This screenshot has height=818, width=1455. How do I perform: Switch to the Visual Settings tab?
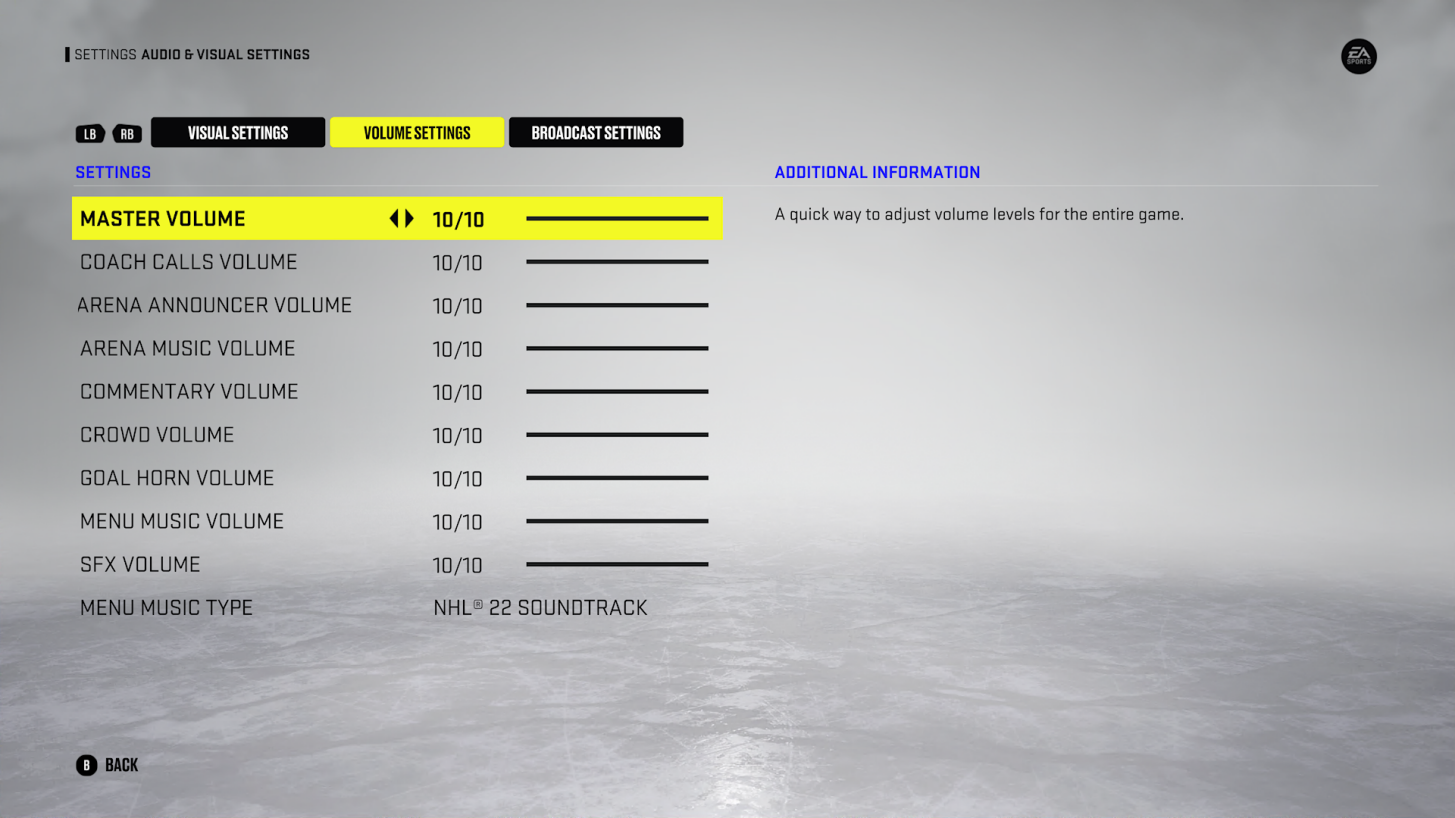[237, 132]
